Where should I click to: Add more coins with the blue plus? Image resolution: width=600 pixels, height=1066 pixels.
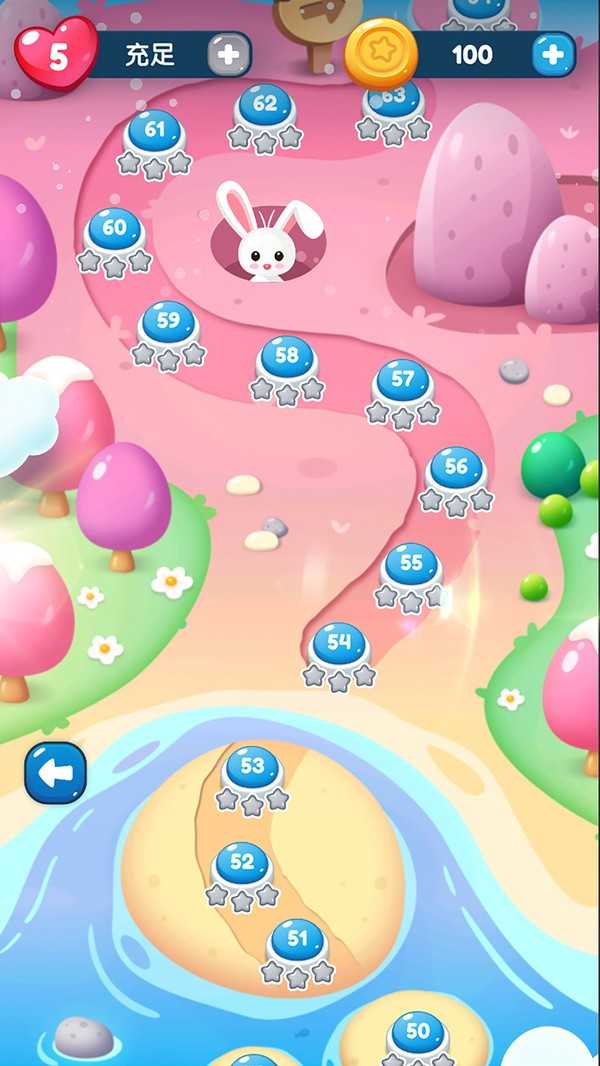point(553,54)
